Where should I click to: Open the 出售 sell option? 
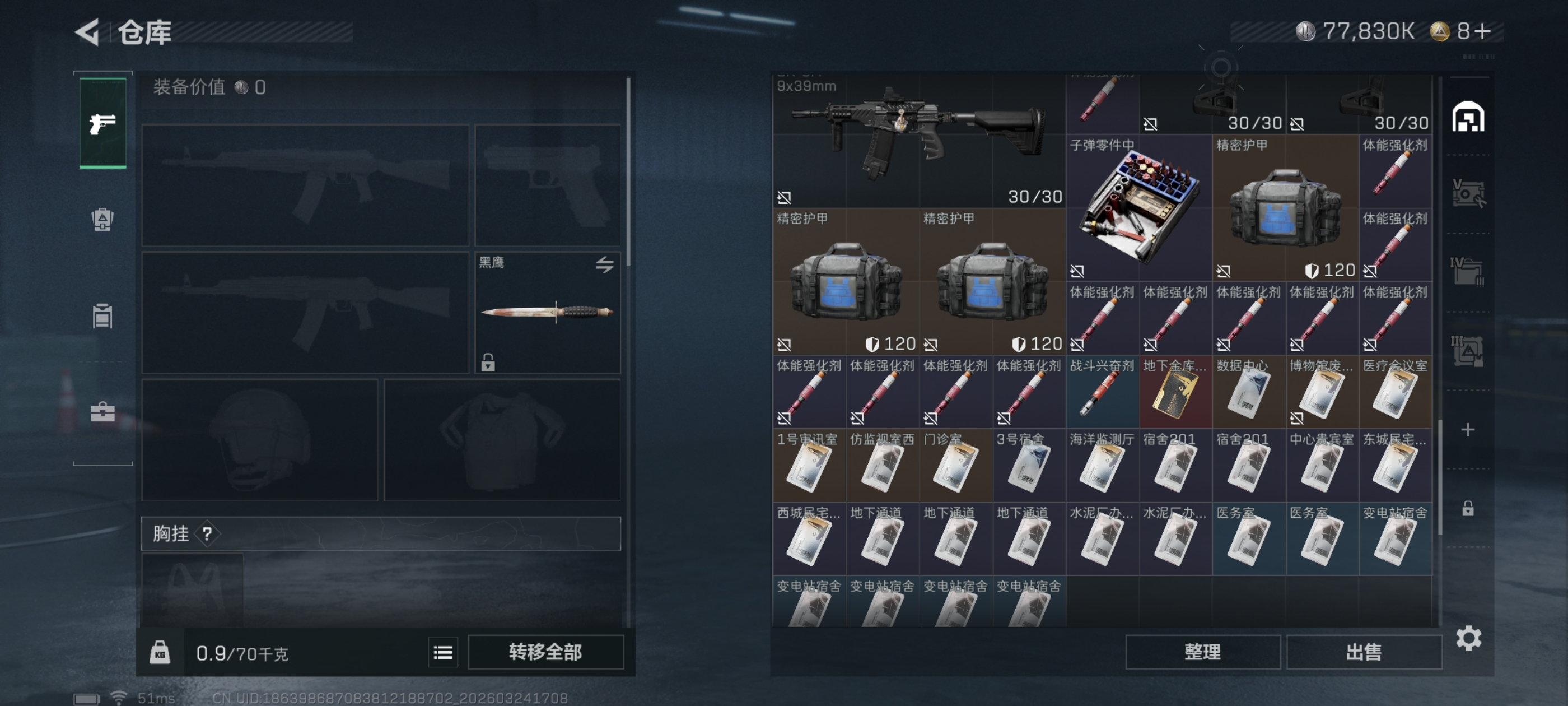1364,652
